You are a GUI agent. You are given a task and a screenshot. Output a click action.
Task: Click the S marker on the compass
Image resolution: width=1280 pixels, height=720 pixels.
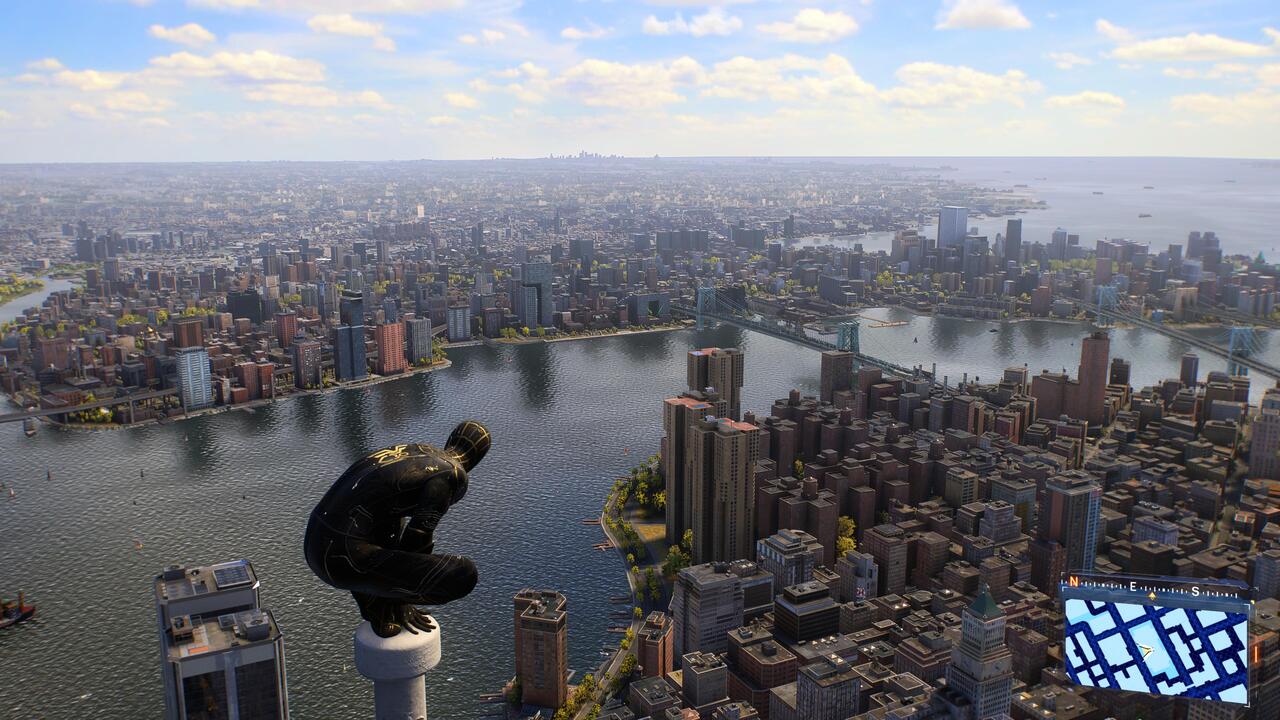pos(1195,590)
